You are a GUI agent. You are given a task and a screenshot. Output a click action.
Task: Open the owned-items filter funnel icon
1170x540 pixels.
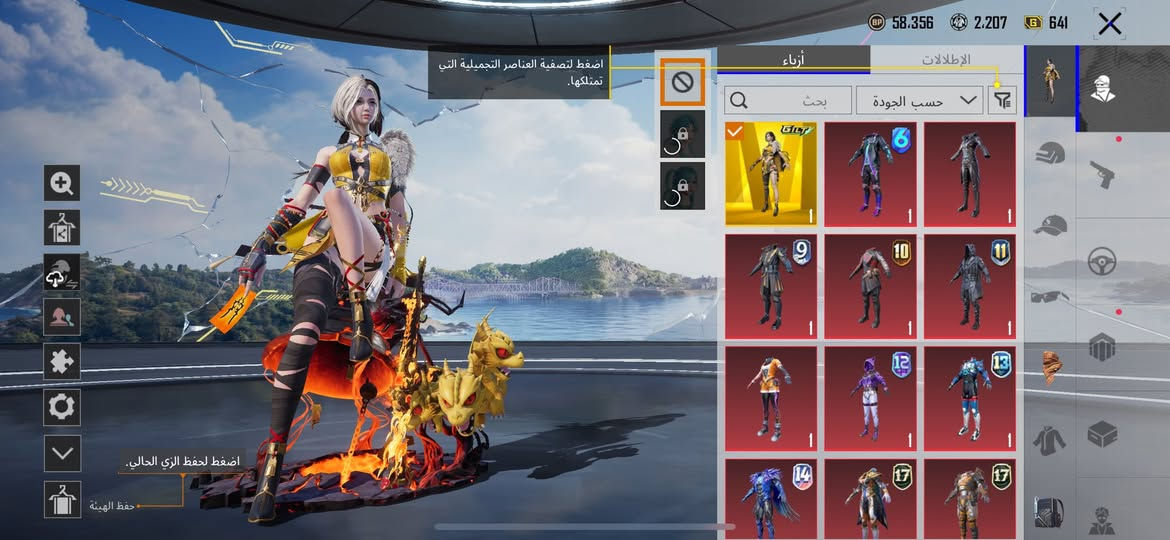(1001, 100)
